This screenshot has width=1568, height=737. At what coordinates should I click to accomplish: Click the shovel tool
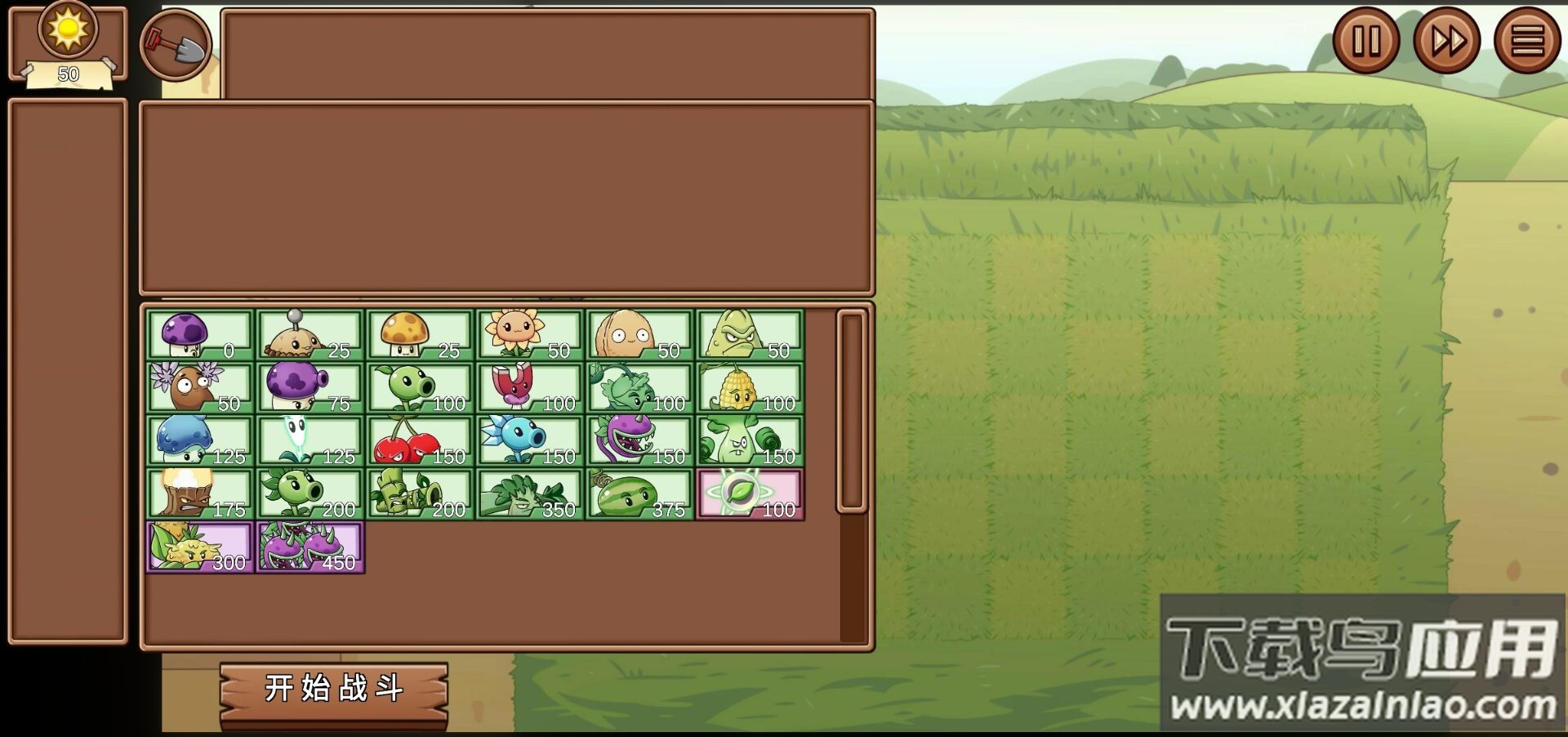(176, 45)
